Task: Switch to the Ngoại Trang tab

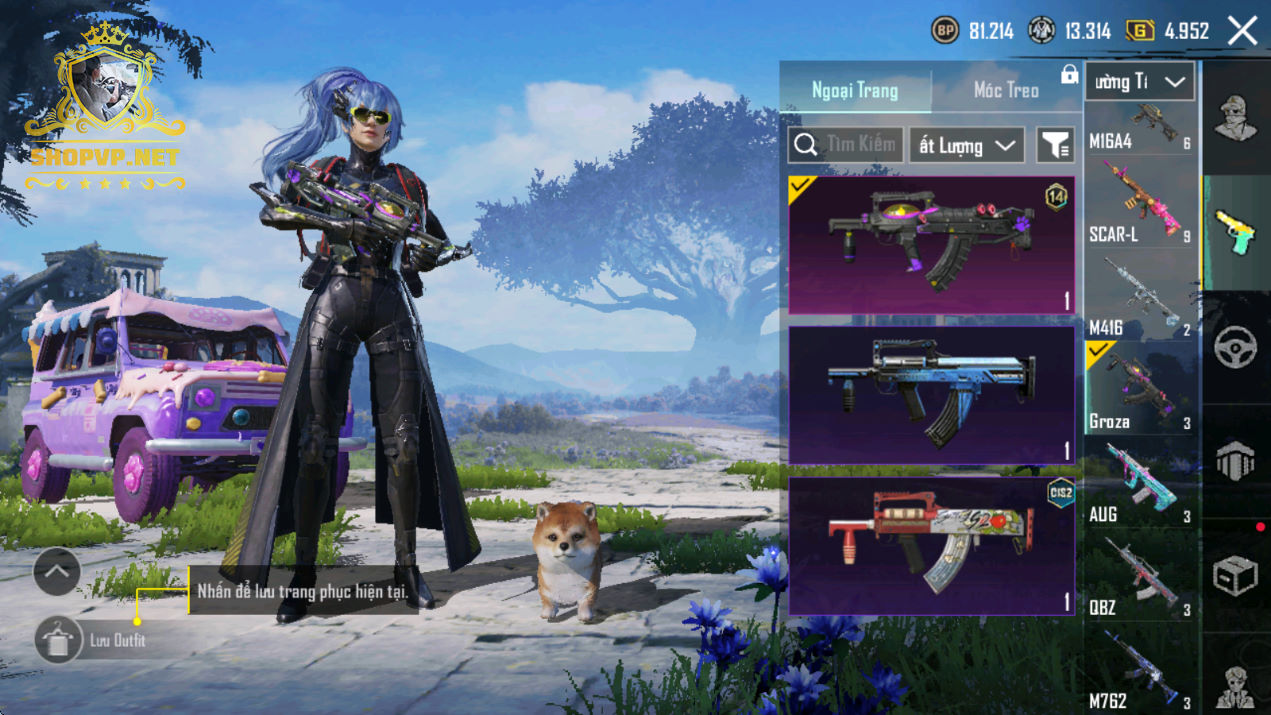Action: [855, 90]
